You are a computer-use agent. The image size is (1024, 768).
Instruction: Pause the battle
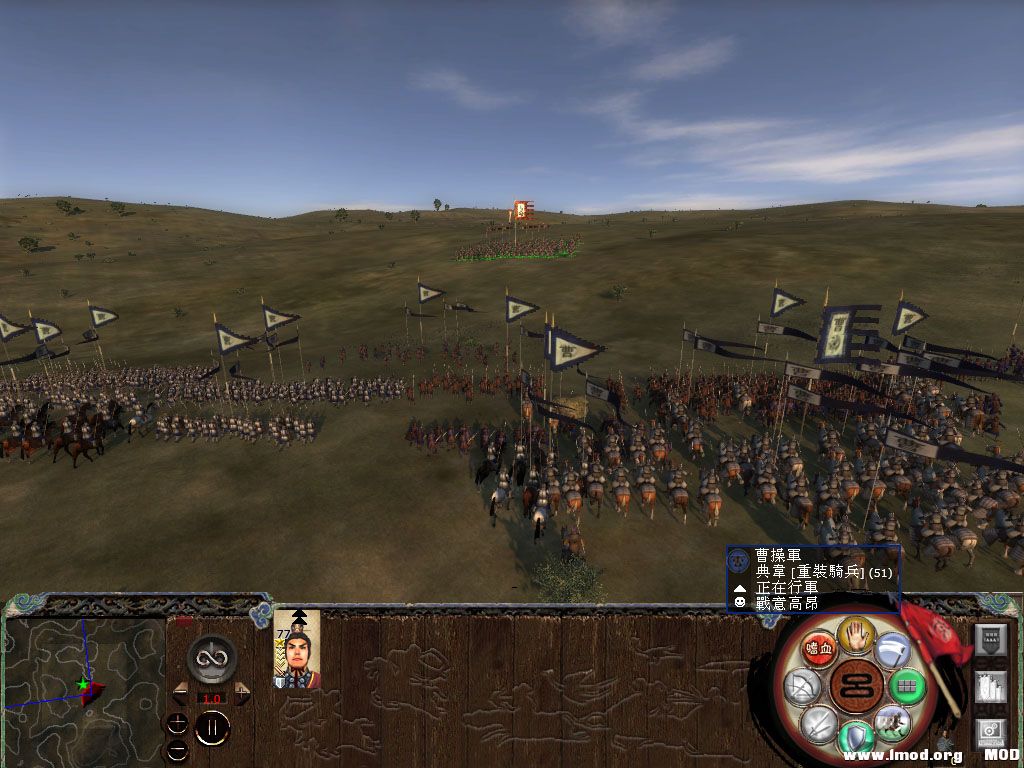(211, 728)
